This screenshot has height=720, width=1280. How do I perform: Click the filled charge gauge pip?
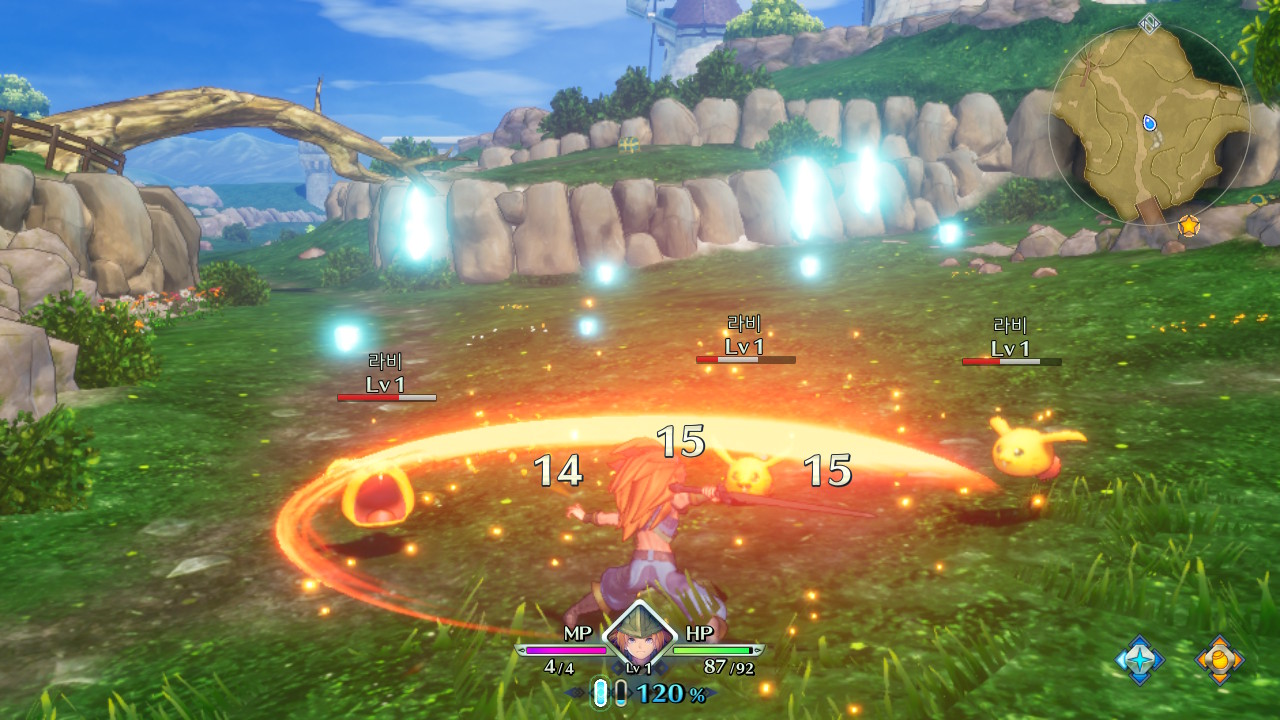point(601,692)
